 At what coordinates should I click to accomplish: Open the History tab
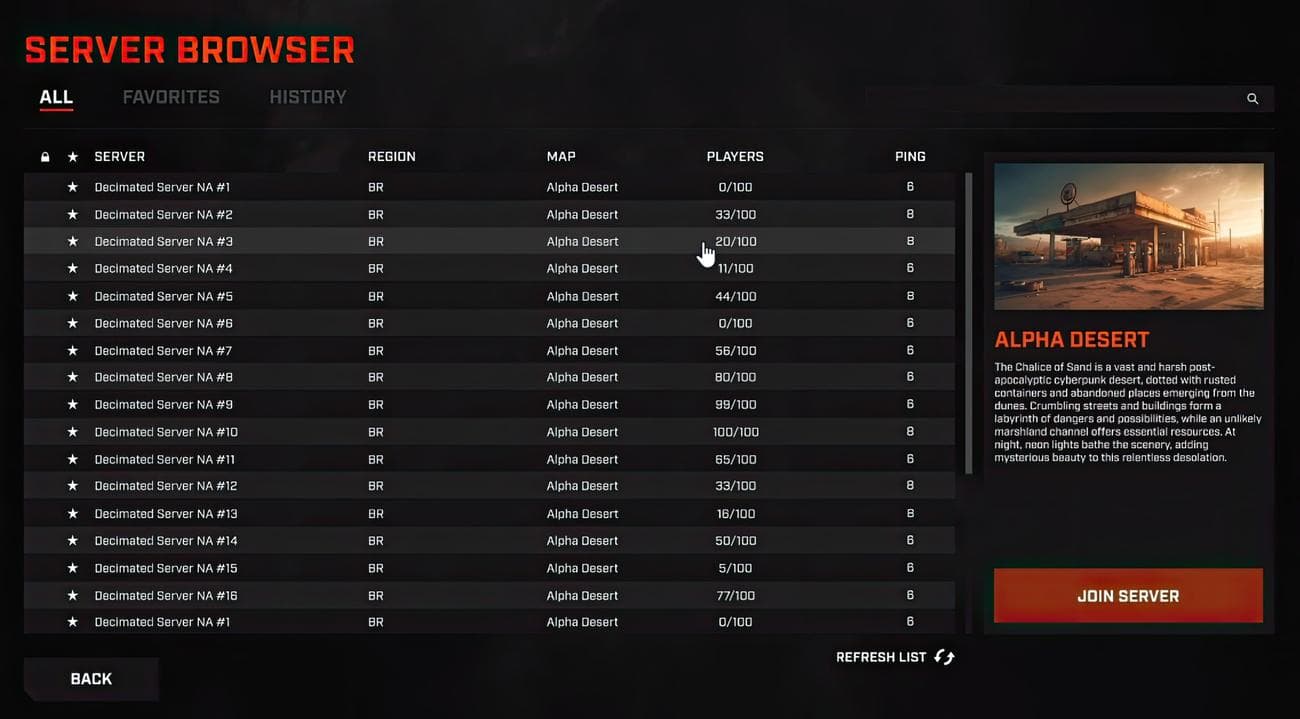click(x=308, y=97)
